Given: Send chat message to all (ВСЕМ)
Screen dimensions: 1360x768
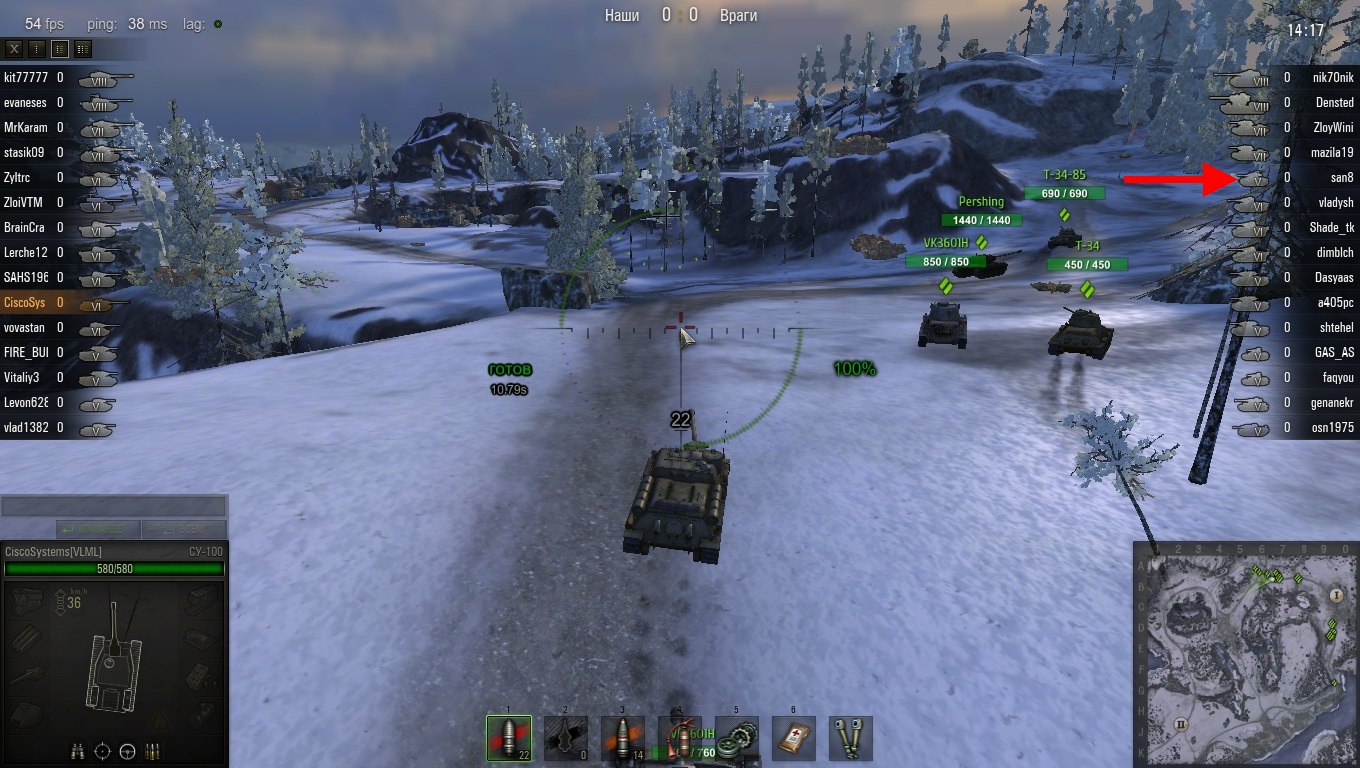Looking at the screenshot, I should pyautogui.click(x=183, y=529).
